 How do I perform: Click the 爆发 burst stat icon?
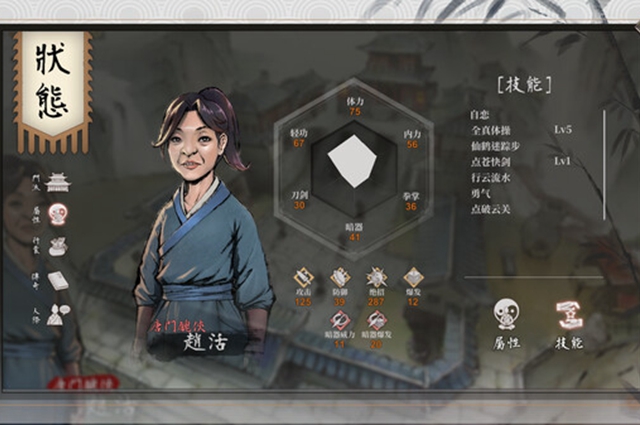pos(413,278)
